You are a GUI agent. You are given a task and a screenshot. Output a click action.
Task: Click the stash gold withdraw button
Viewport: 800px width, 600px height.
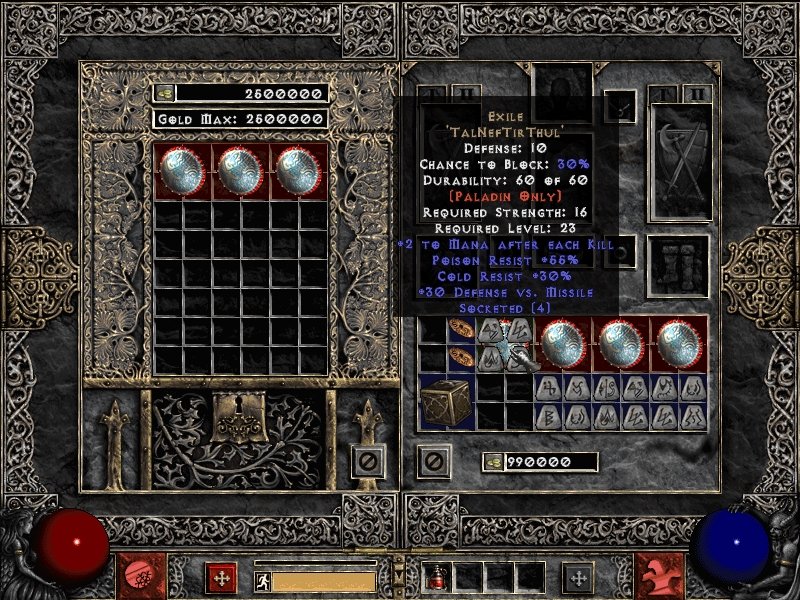pyautogui.click(x=164, y=93)
